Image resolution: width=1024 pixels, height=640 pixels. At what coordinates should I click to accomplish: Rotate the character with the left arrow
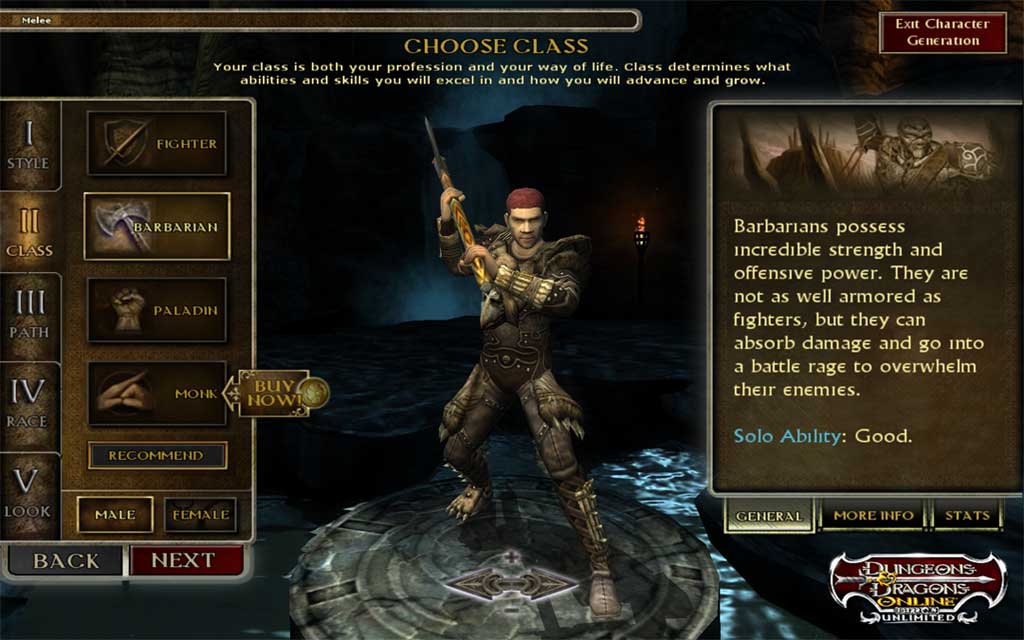click(473, 583)
